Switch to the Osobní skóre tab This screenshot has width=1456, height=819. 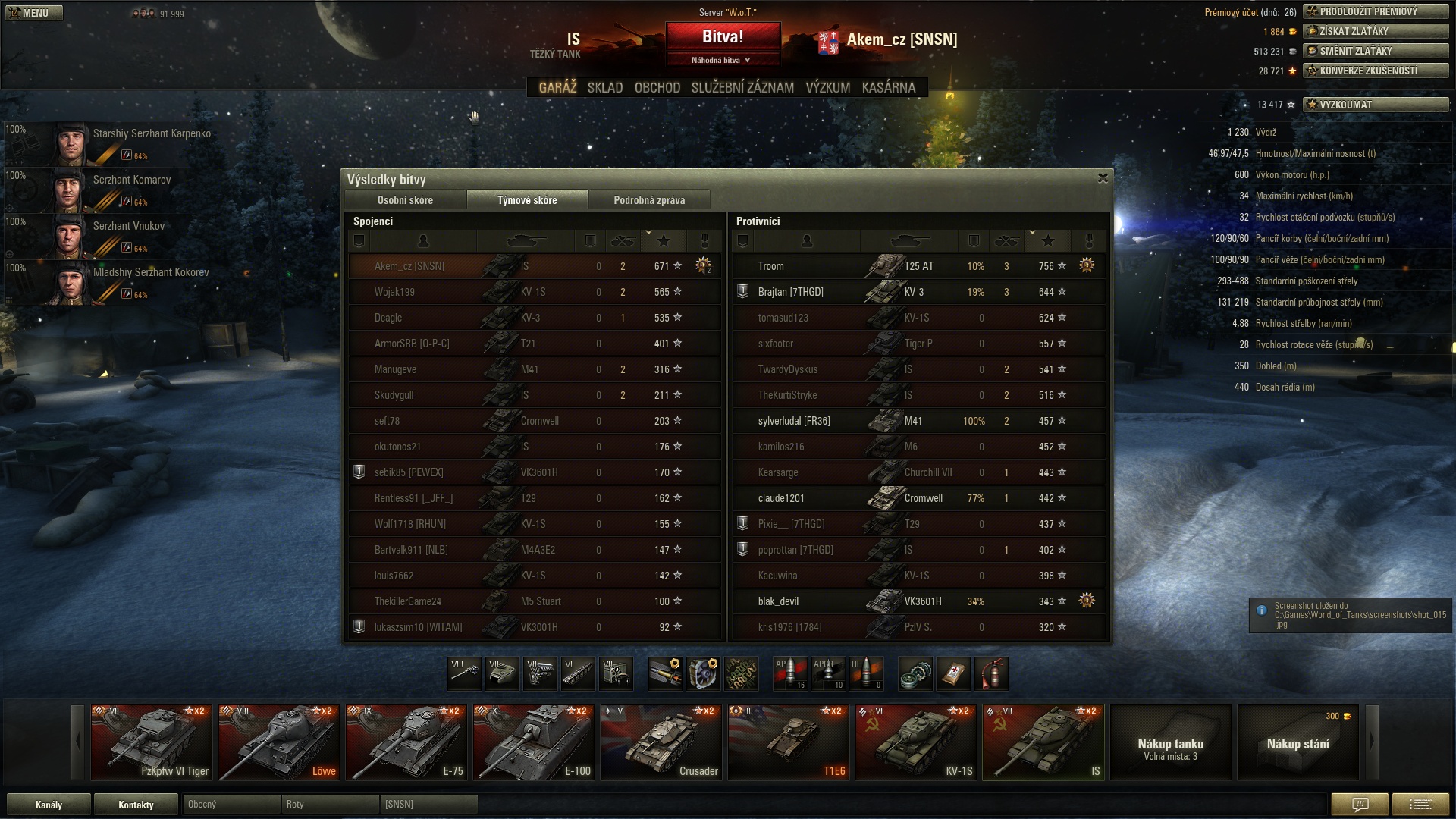tap(405, 200)
